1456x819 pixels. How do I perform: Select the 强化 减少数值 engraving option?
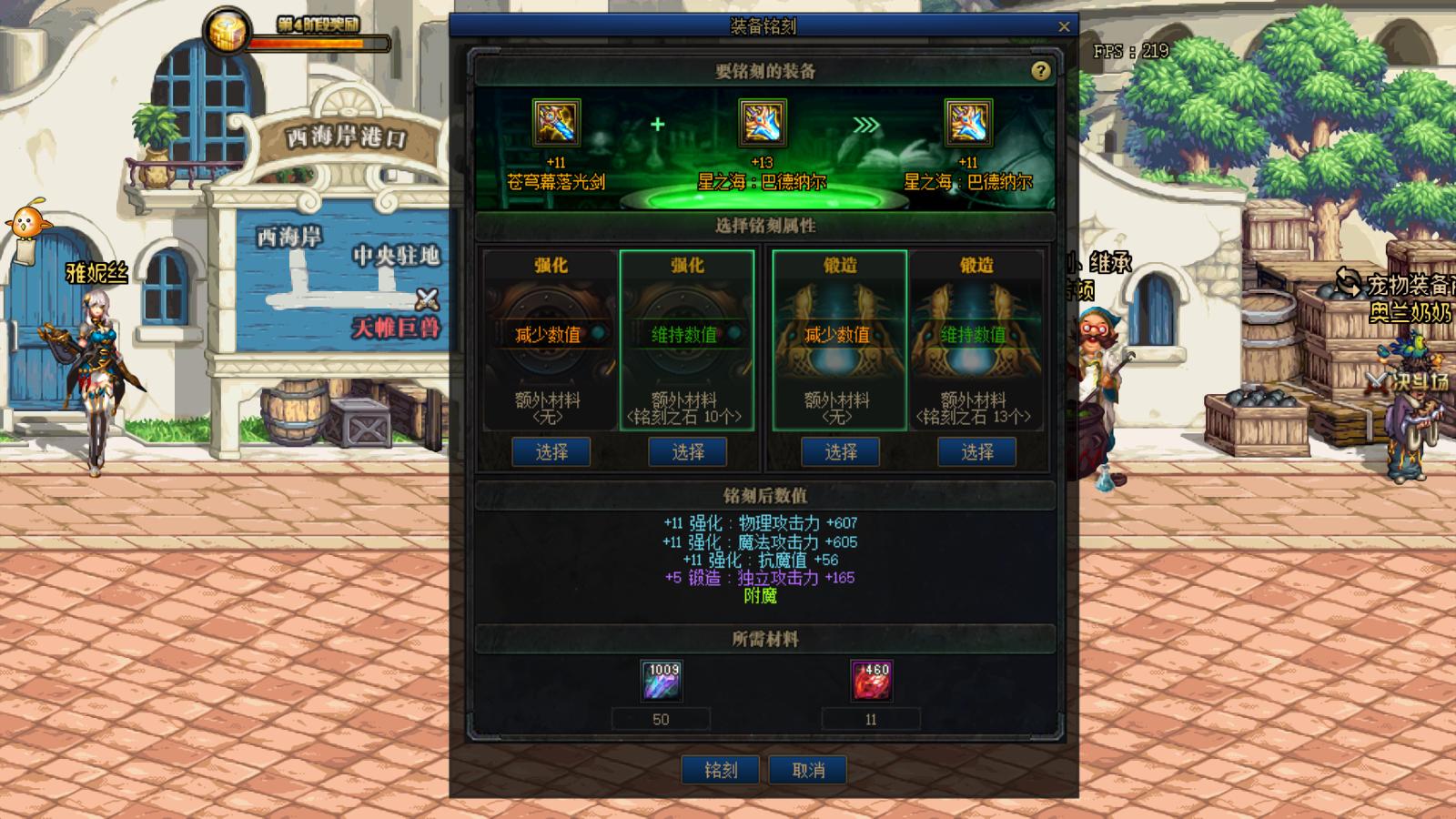click(550, 335)
